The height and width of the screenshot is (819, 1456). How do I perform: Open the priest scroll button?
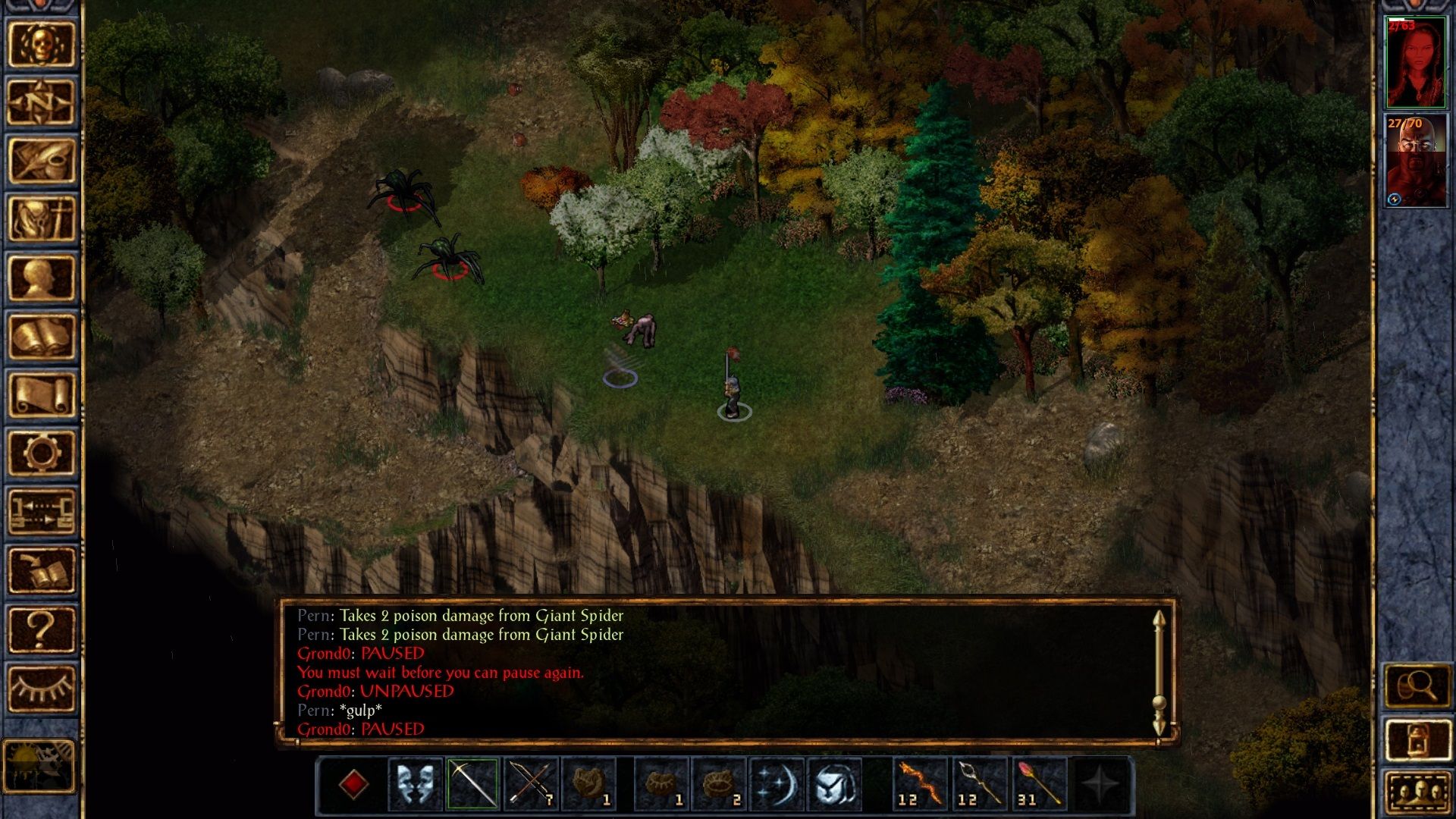(x=42, y=394)
